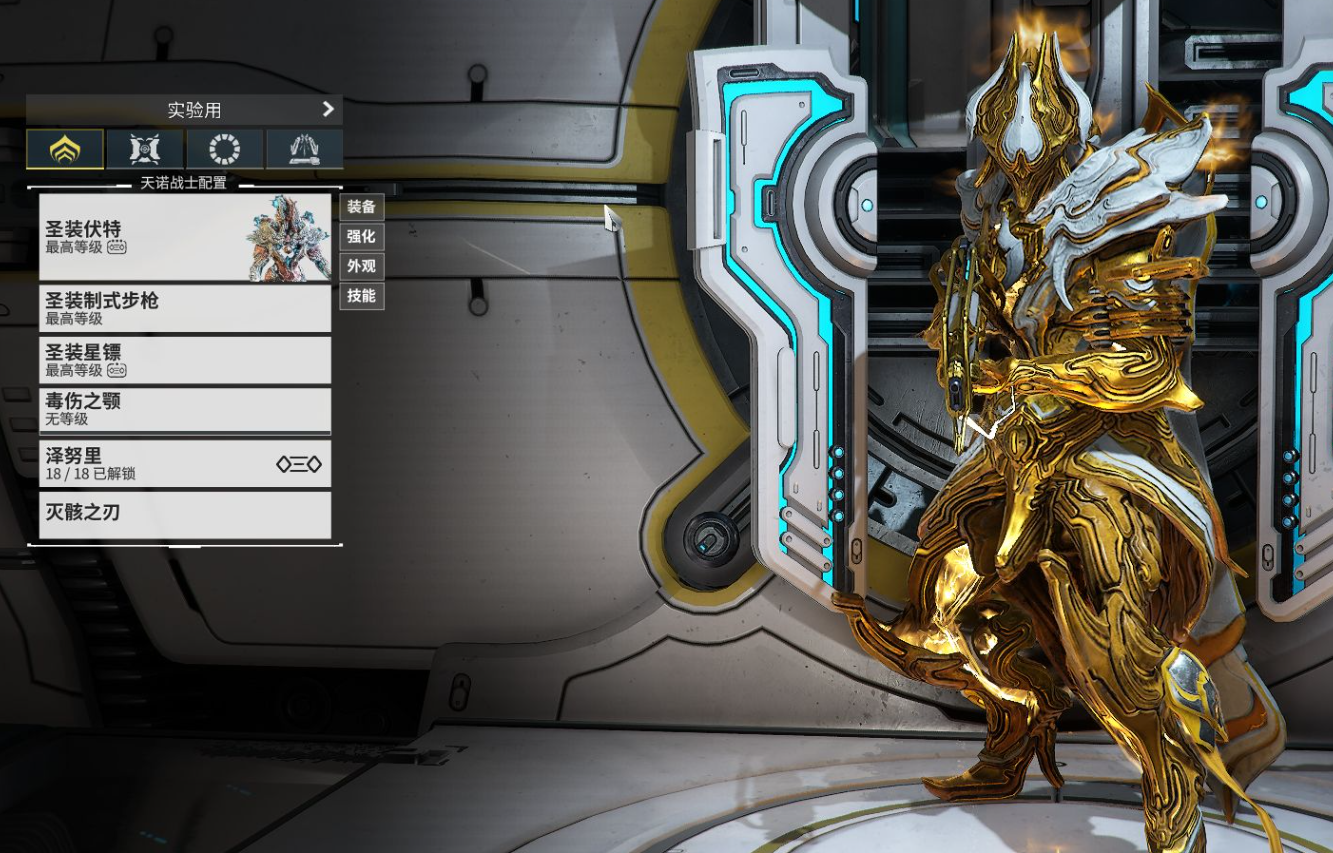1333x853 pixels.
Task: Select the 圣装星镖 secondary weapon slot
Action: pos(185,360)
